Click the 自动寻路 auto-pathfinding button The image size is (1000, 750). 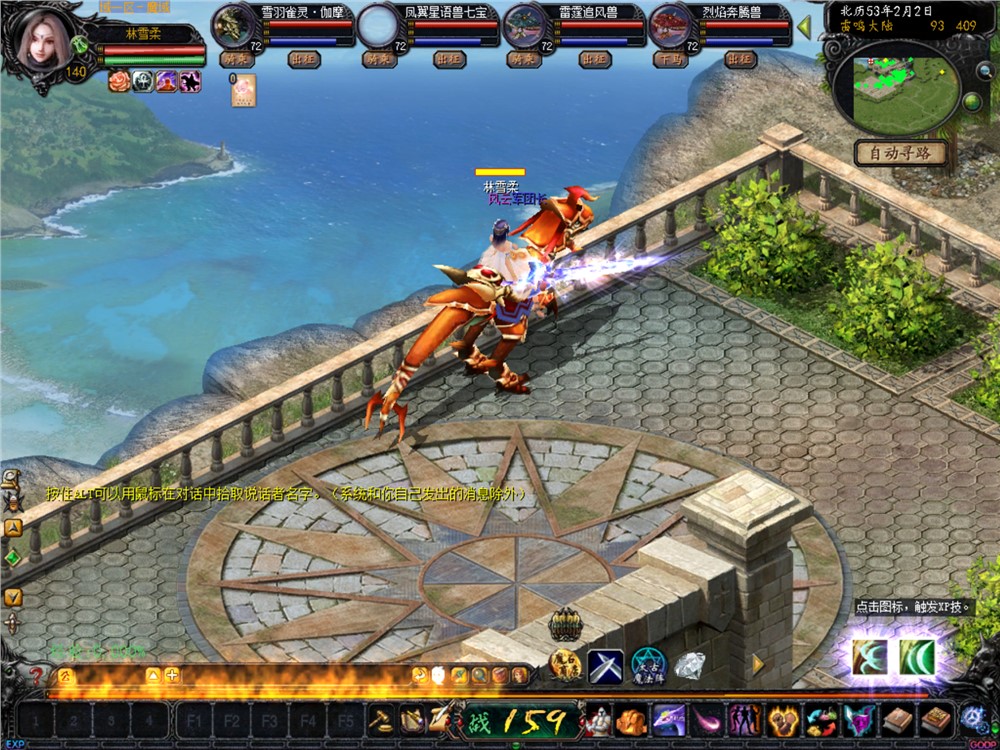pyautogui.click(x=900, y=154)
